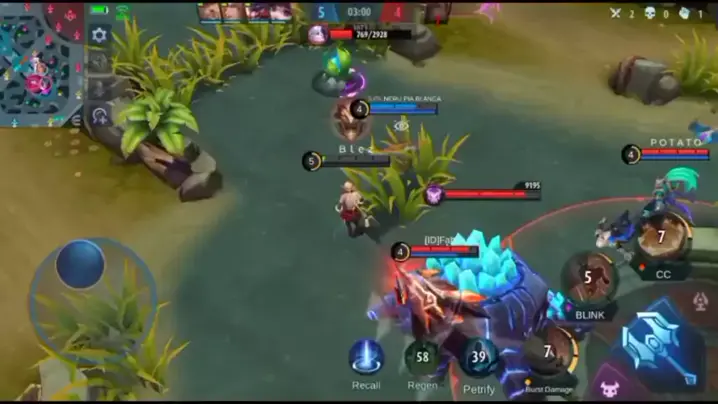
Task: Trigger the Burst Damage skill
Action: coord(549,354)
